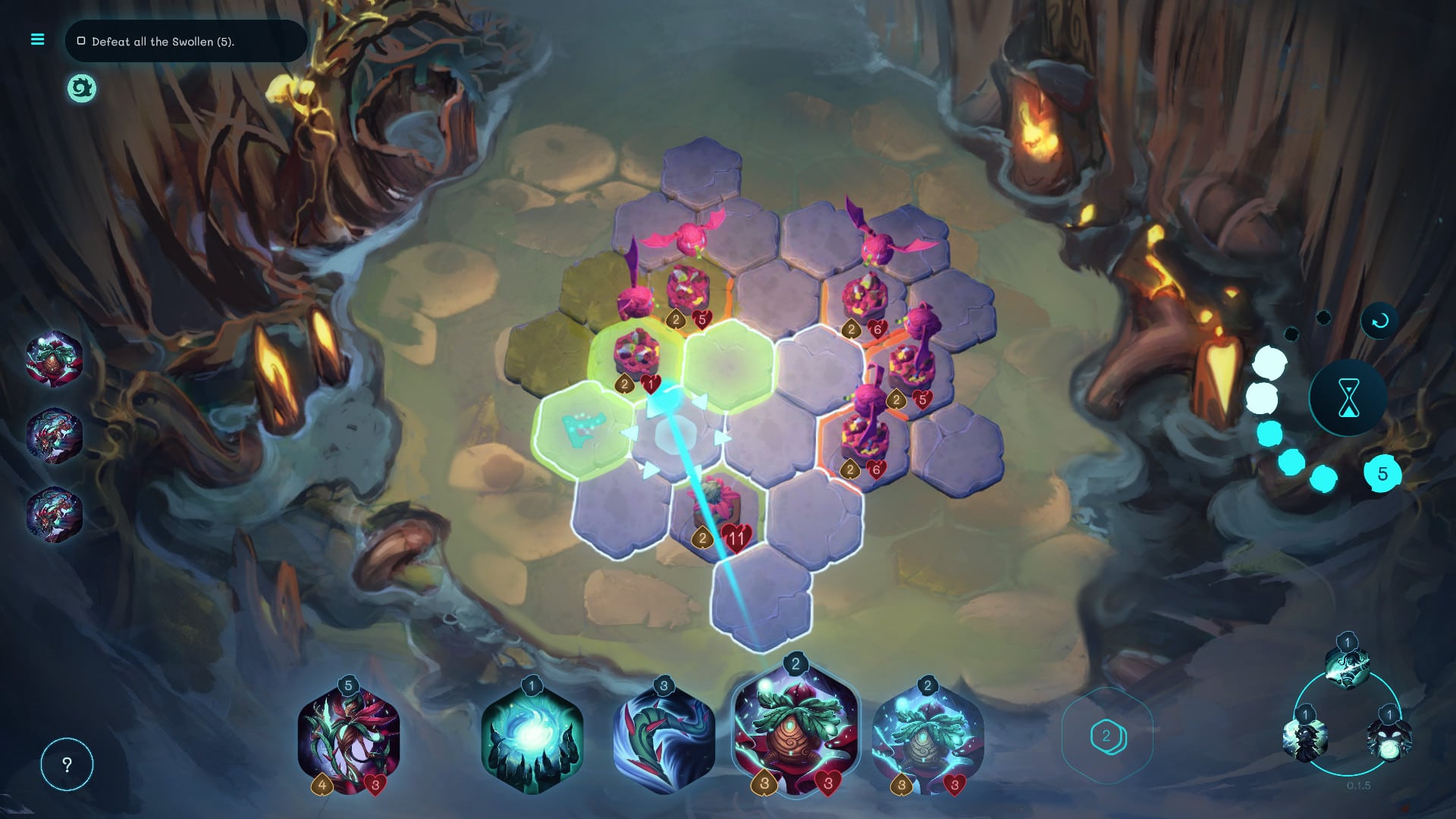The image size is (1456, 819).
Task: Click the topmost enemy portrait on the left
Action: 54,359
